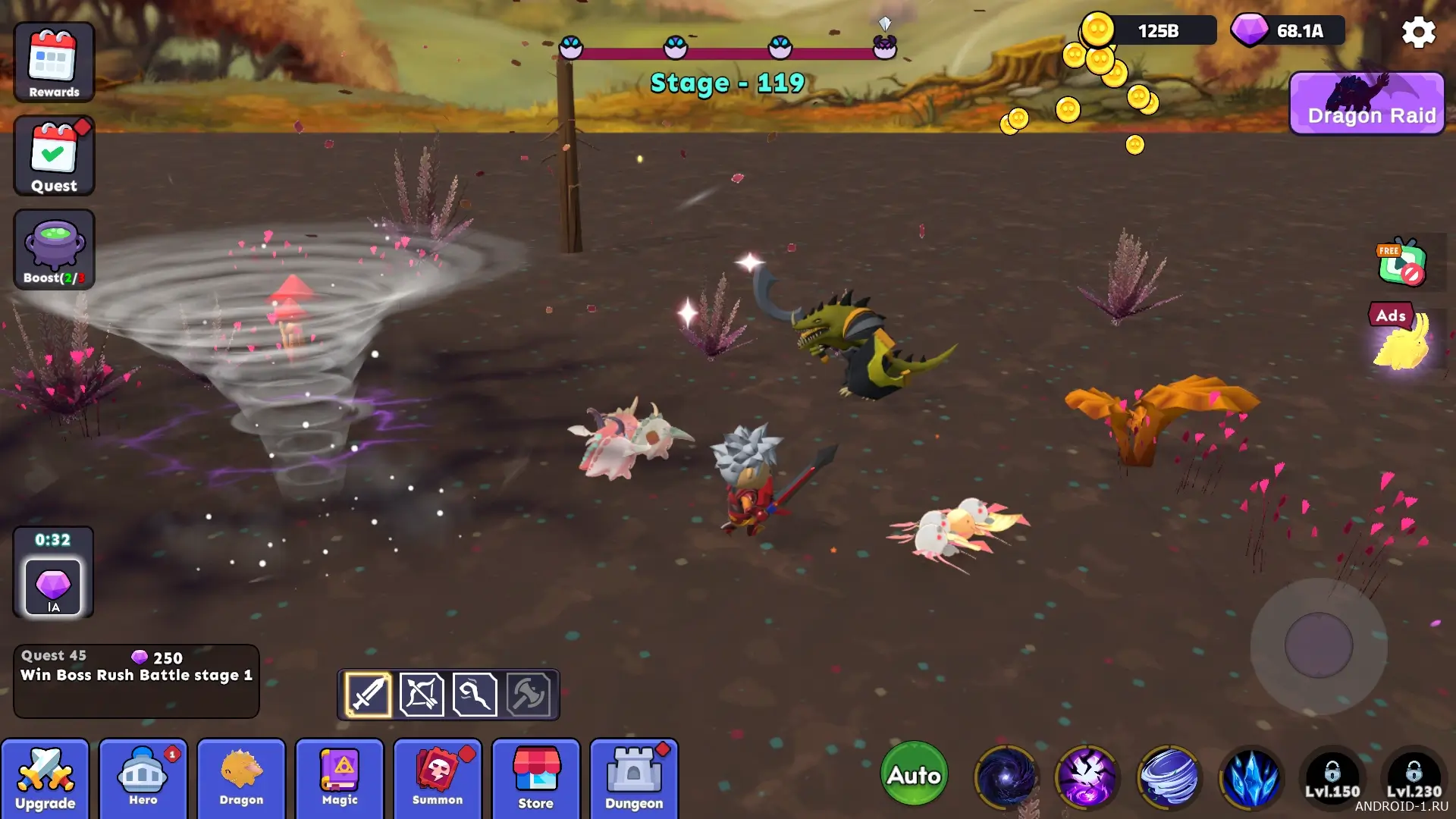The height and width of the screenshot is (819, 1456).
Task: Visit the Store
Action: [x=536, y=779]
